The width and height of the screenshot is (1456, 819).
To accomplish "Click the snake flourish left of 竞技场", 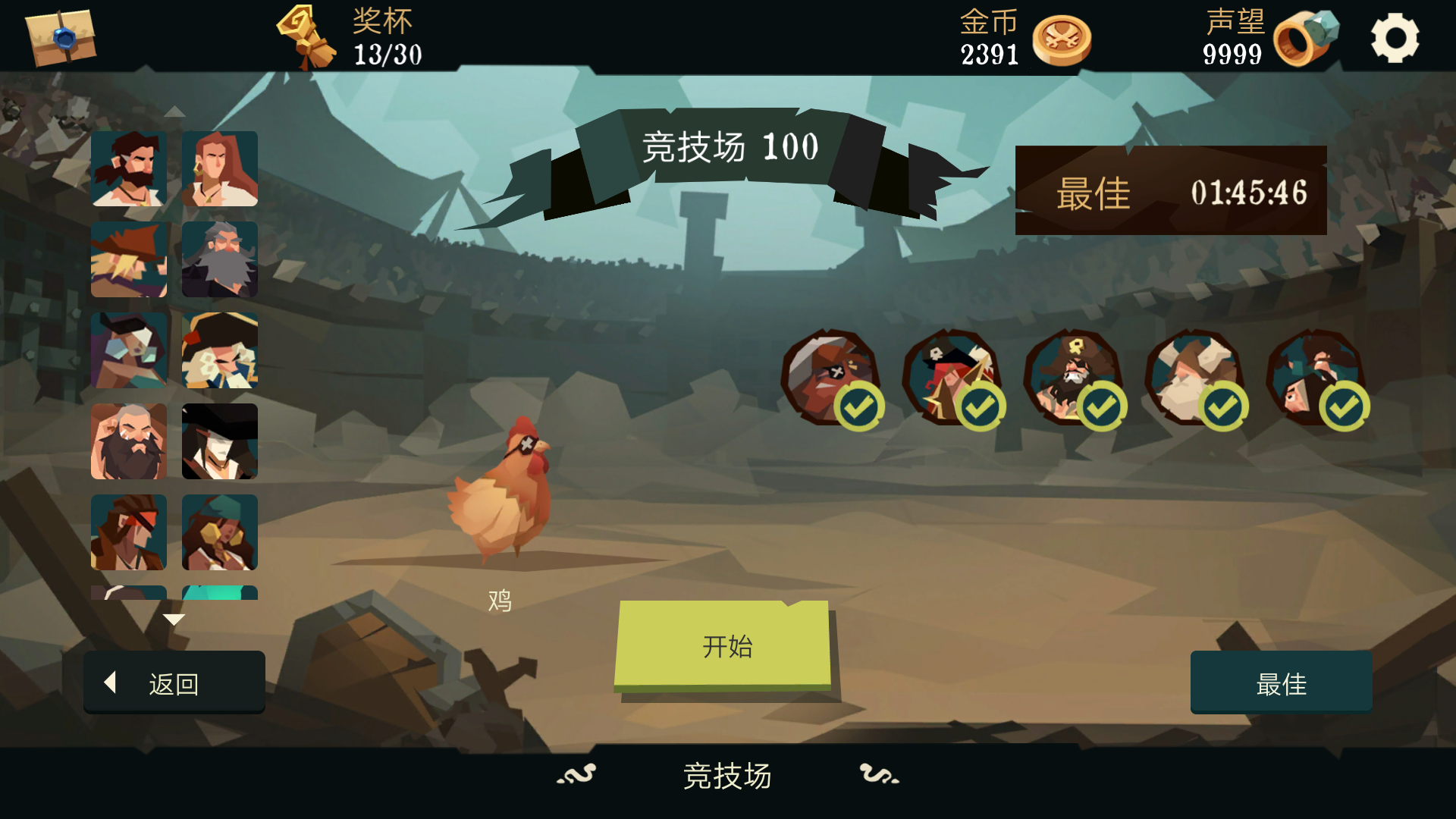I will point(576,776).
